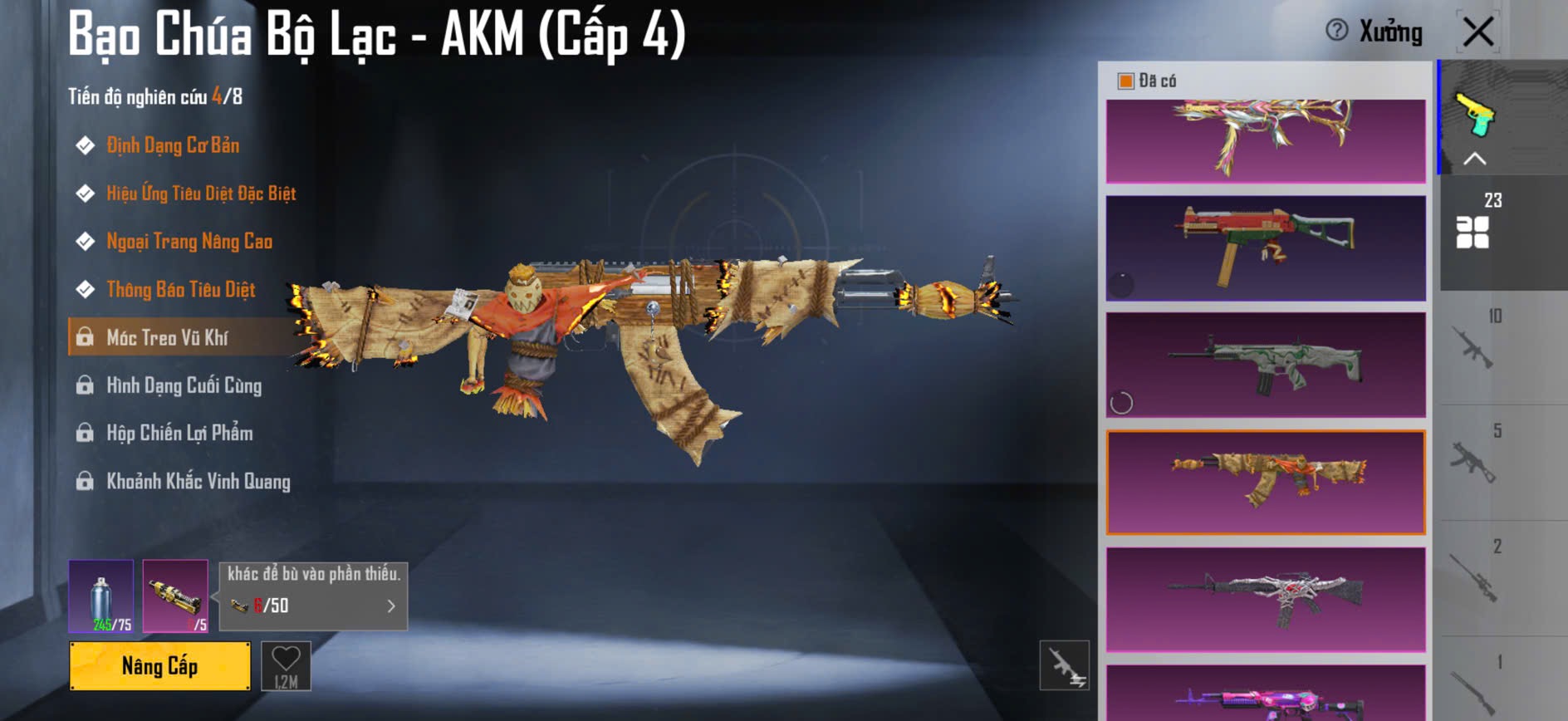Toggle the Đã có owned filter checkbox
Viewport: 1568px width, 721px height.
tap(1126, 81)
